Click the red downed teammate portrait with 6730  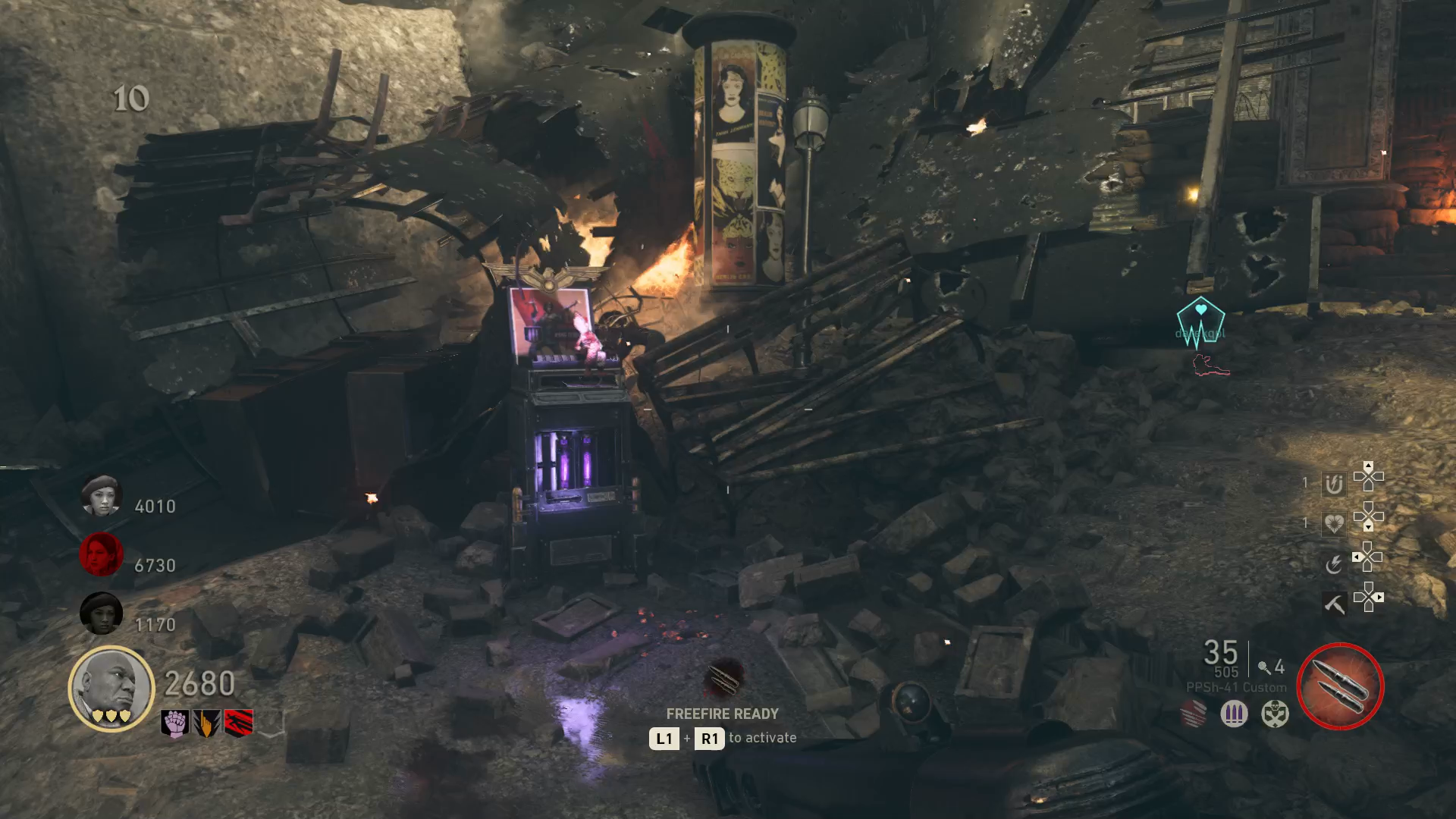click(x=102, y=554)
